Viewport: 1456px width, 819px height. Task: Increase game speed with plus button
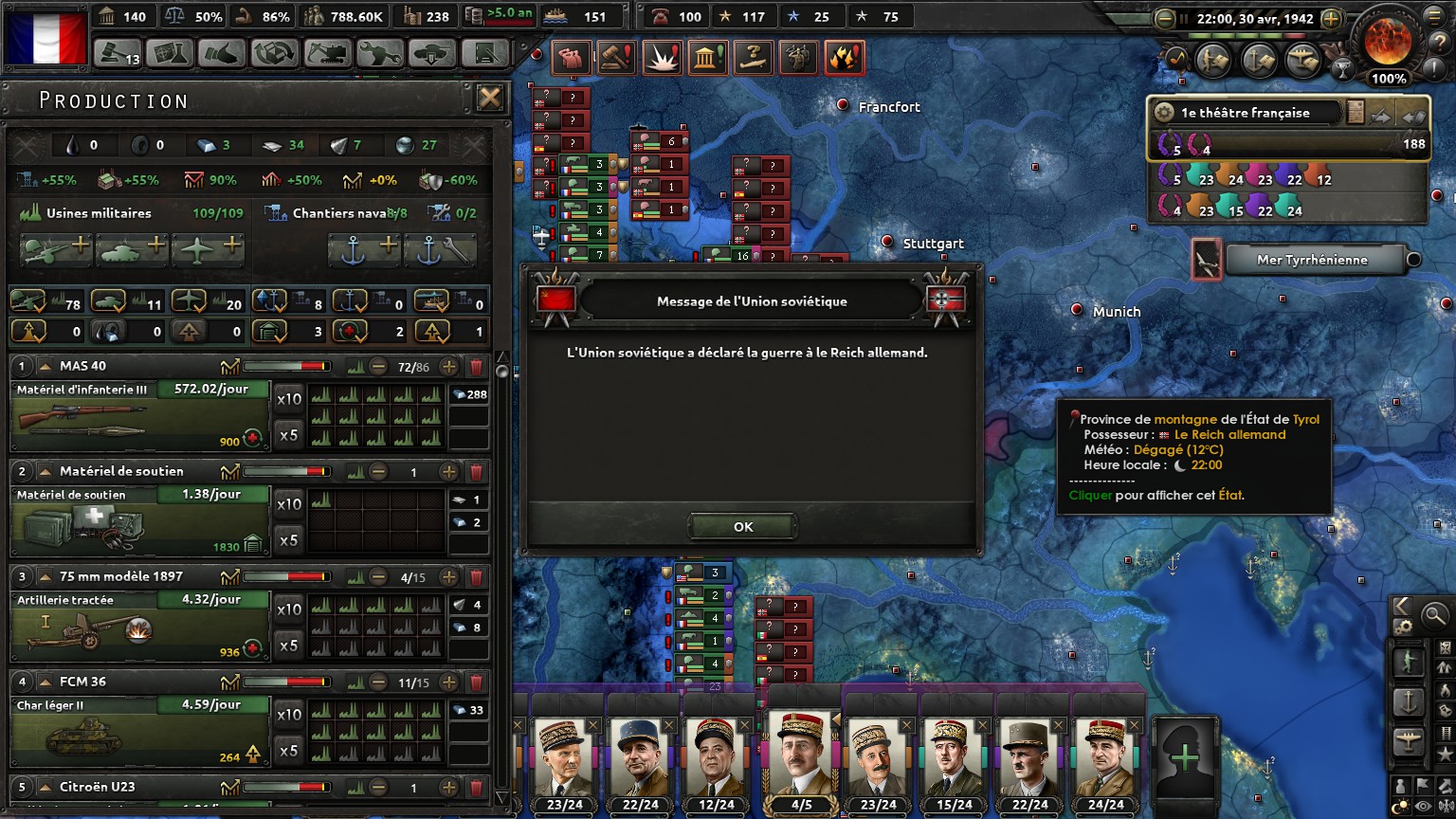tap(1331, 18)
